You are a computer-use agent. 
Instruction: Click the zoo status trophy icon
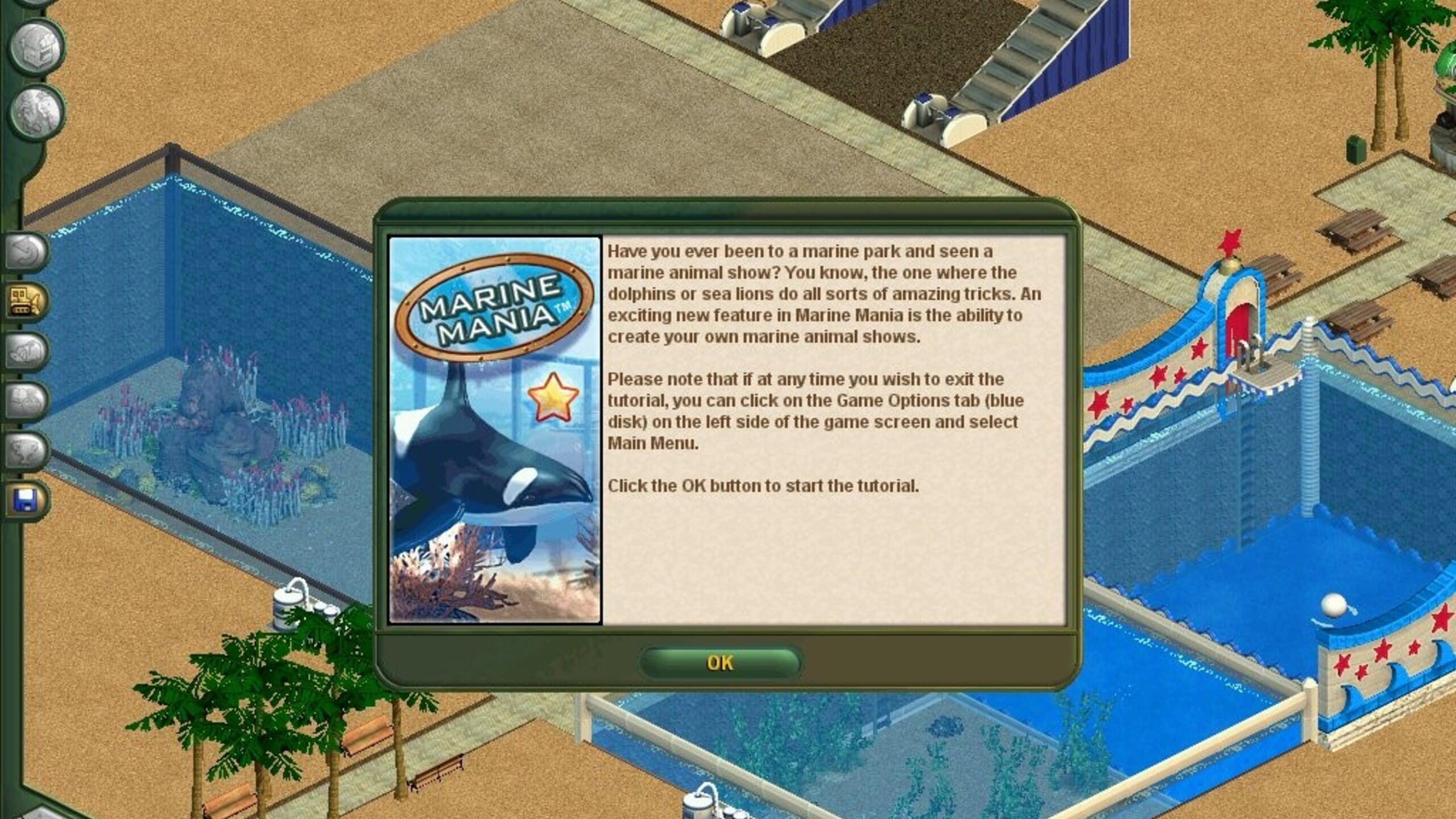(x=26, y=449)
